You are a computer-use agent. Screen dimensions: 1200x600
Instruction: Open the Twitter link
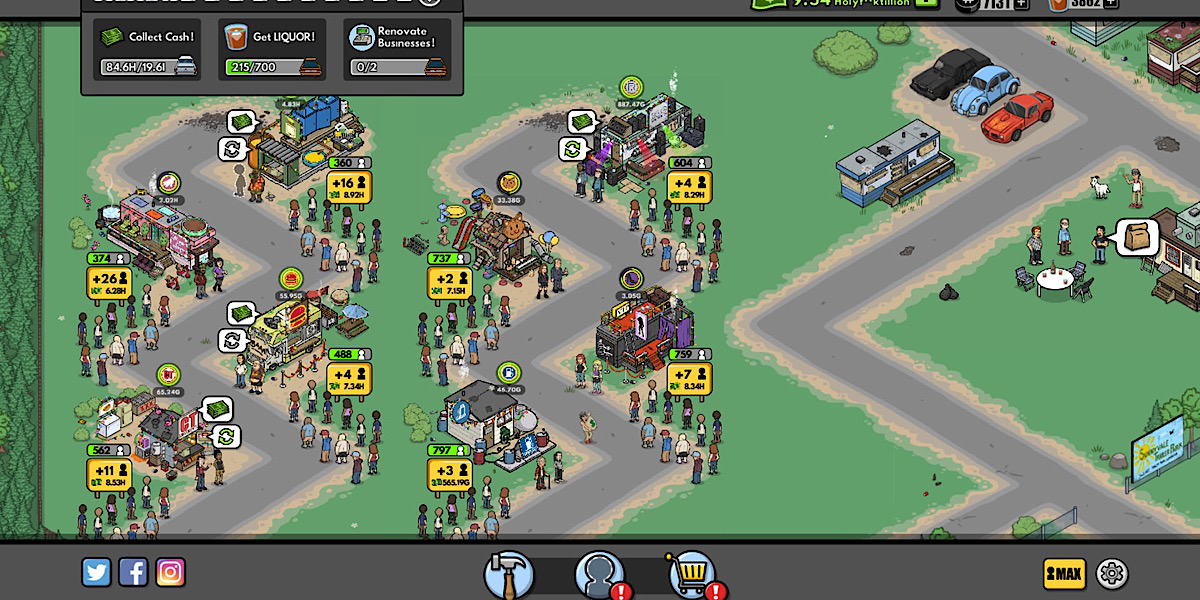pyautogui.click(x=97, y=572)
